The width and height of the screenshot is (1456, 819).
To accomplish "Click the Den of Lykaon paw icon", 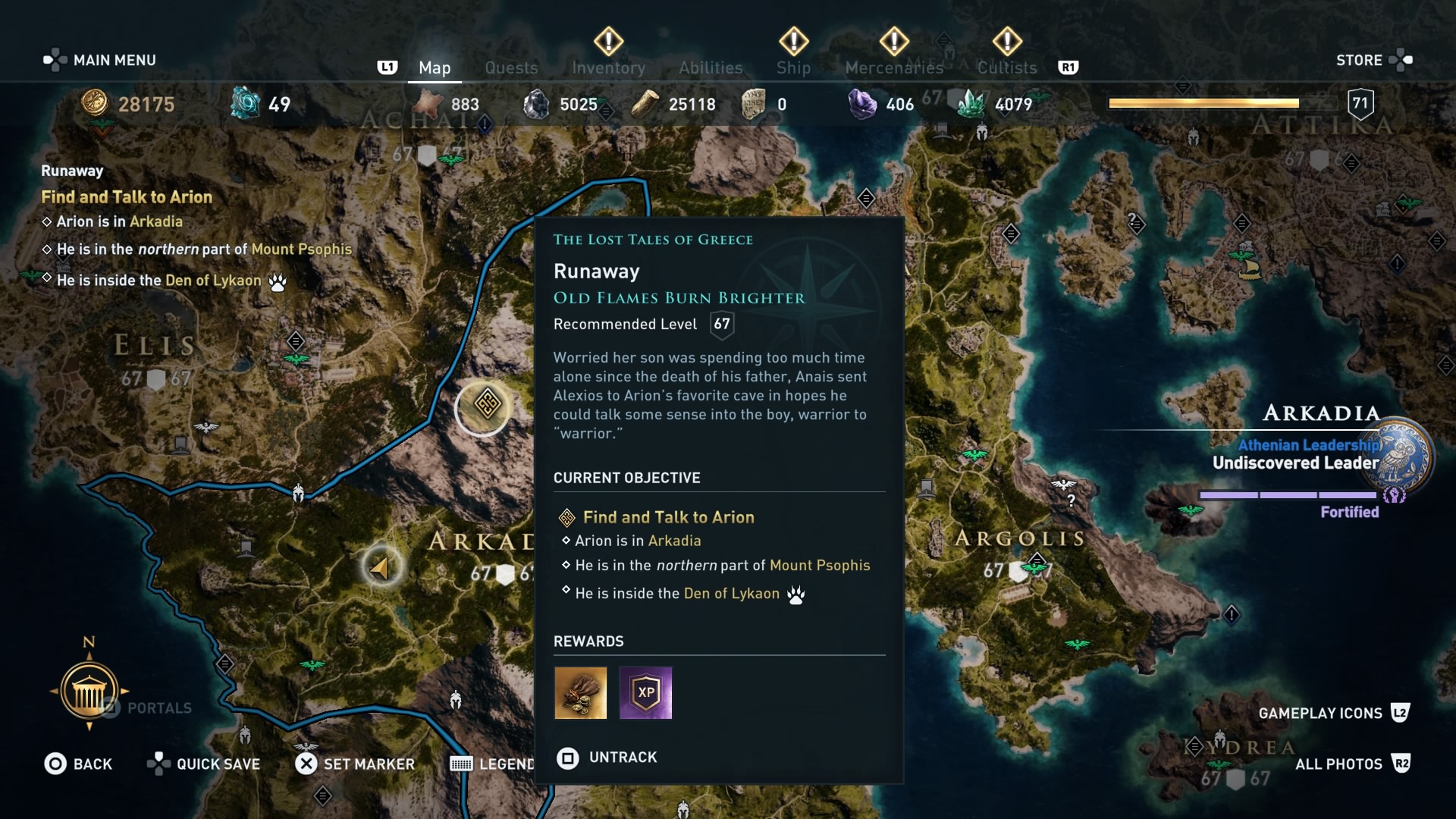I will tap(795, 596).
